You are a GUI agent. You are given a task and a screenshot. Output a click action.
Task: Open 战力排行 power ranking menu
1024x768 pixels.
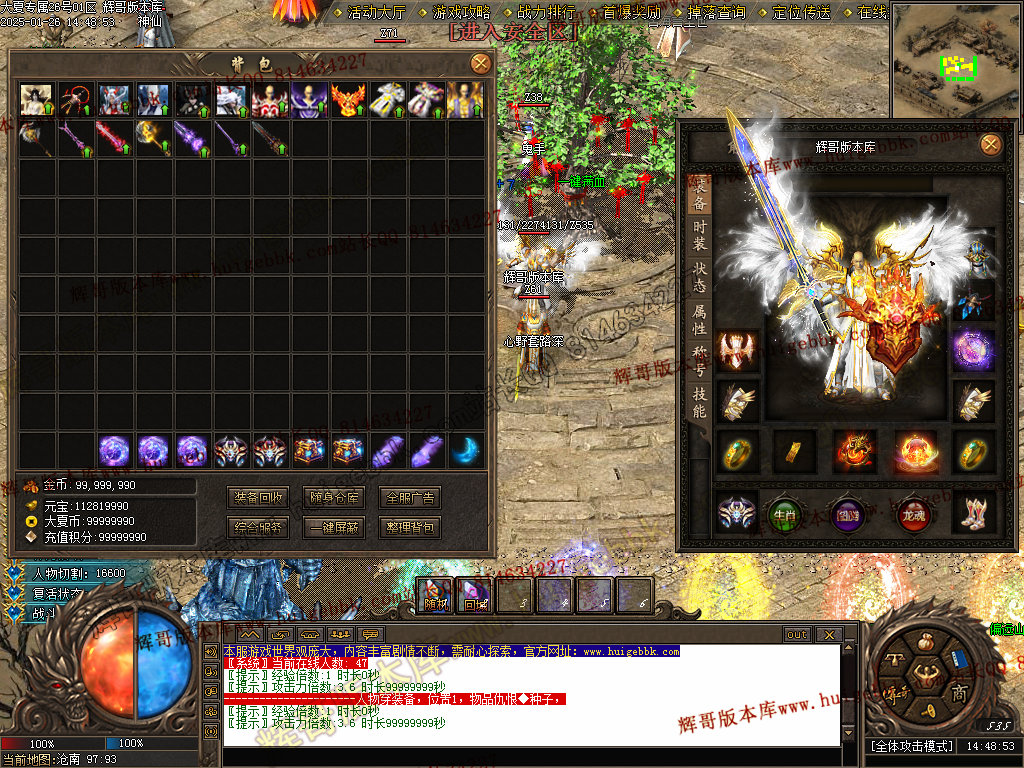tap(545, 13)
